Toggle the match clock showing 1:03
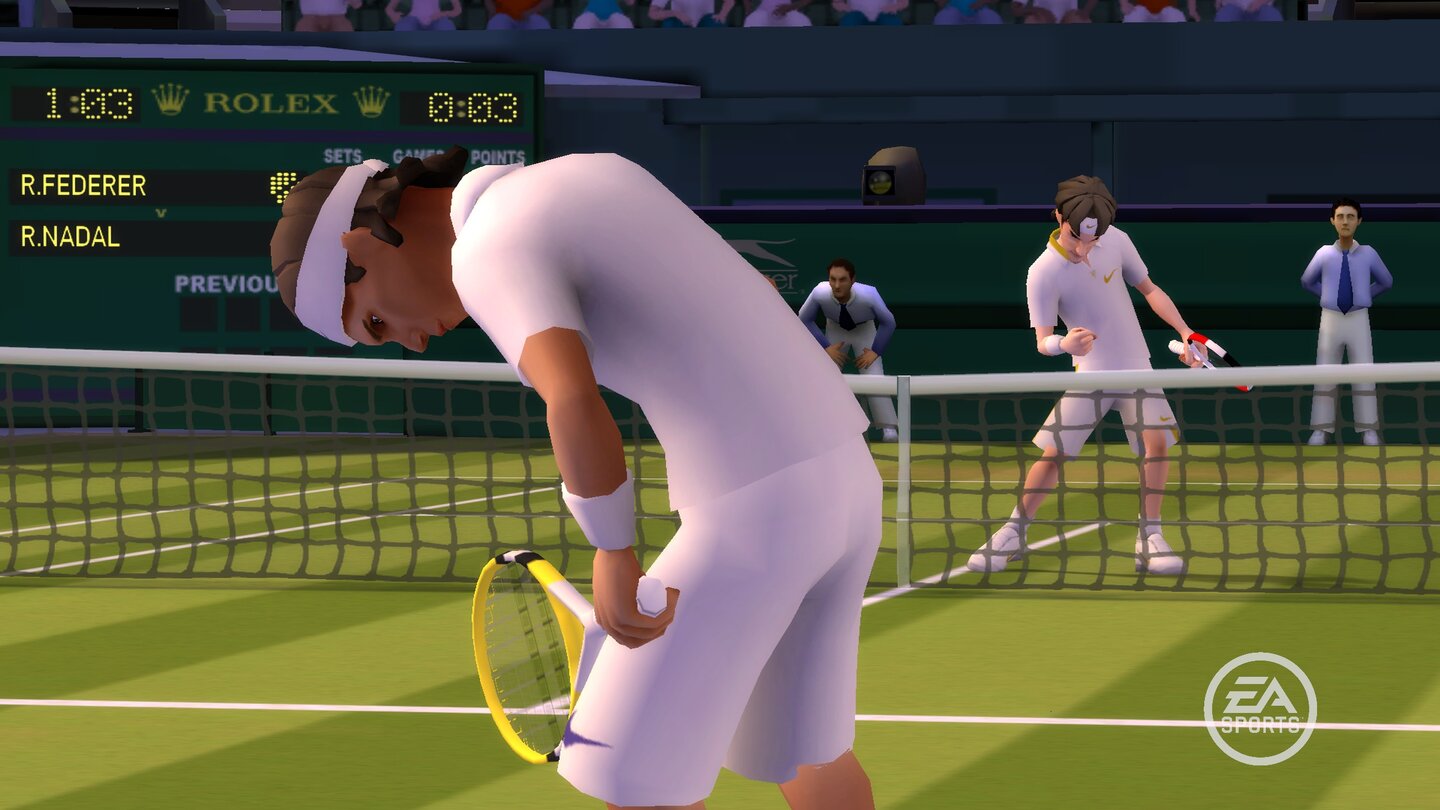This screenshot has width=1440, height=810. coord(88,103)
